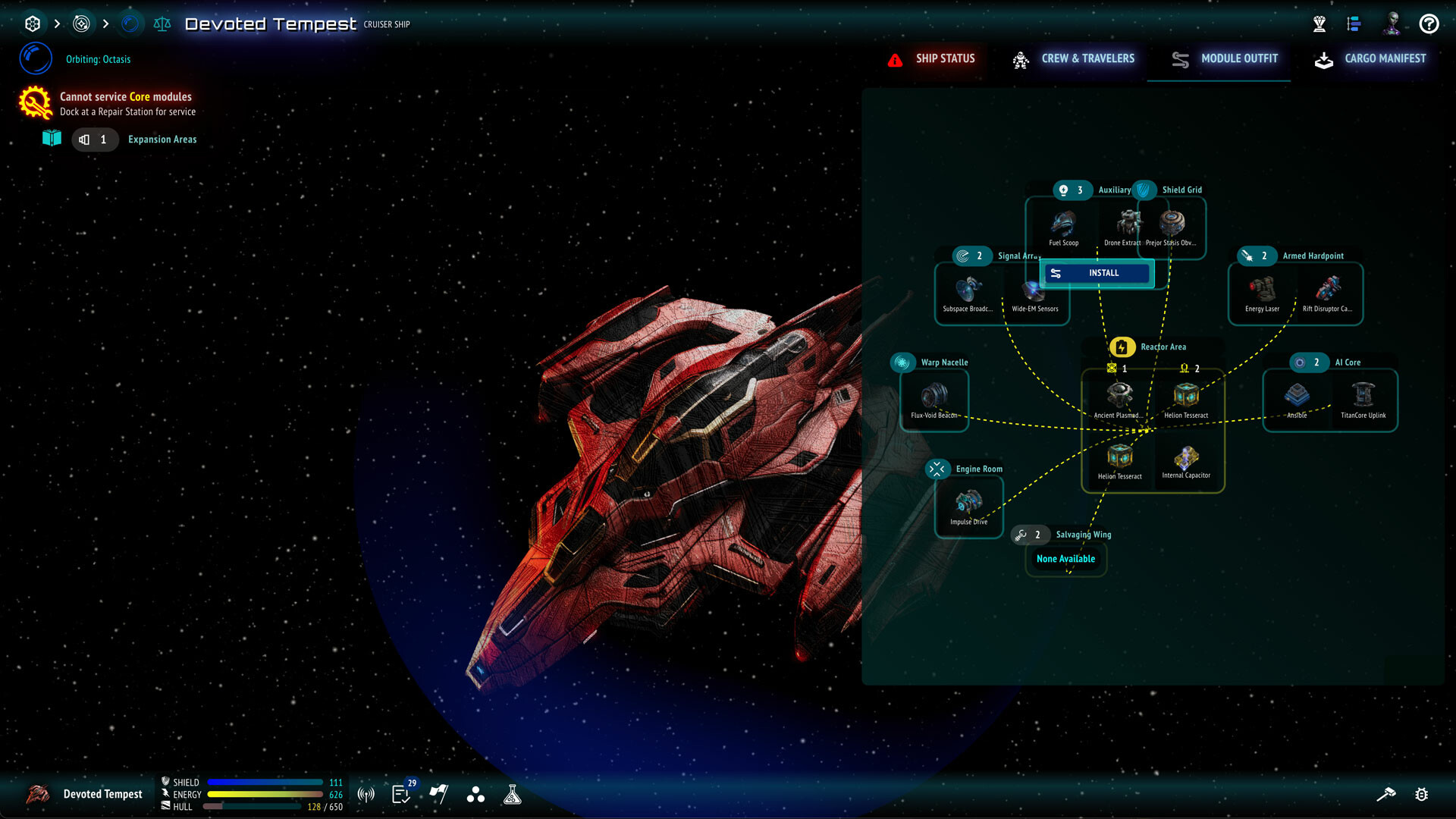The image size is (1456, 819).
Task: Click the Helion Tesseract in the Reactor Area
Action: tap(1187, 396)
